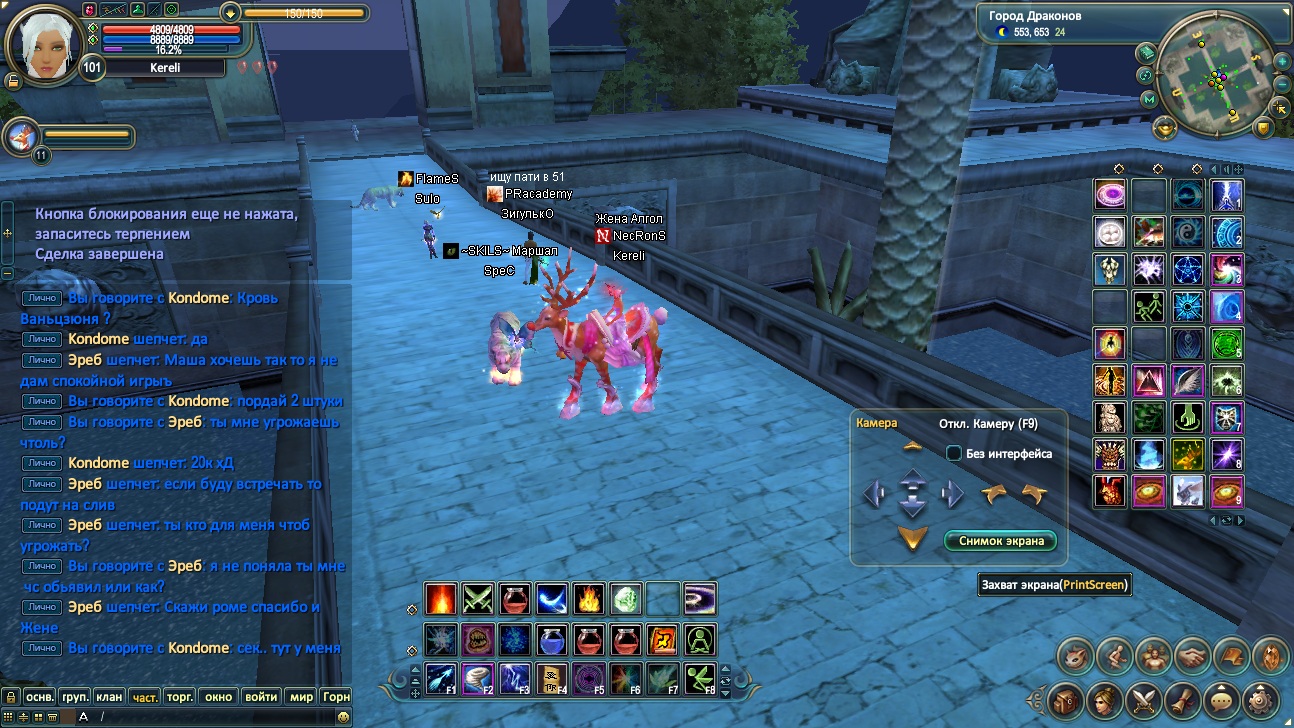Click the Kereli player portrait
Image resolution: width=1294 pixels, height=728 pixels.
[43, 42]
